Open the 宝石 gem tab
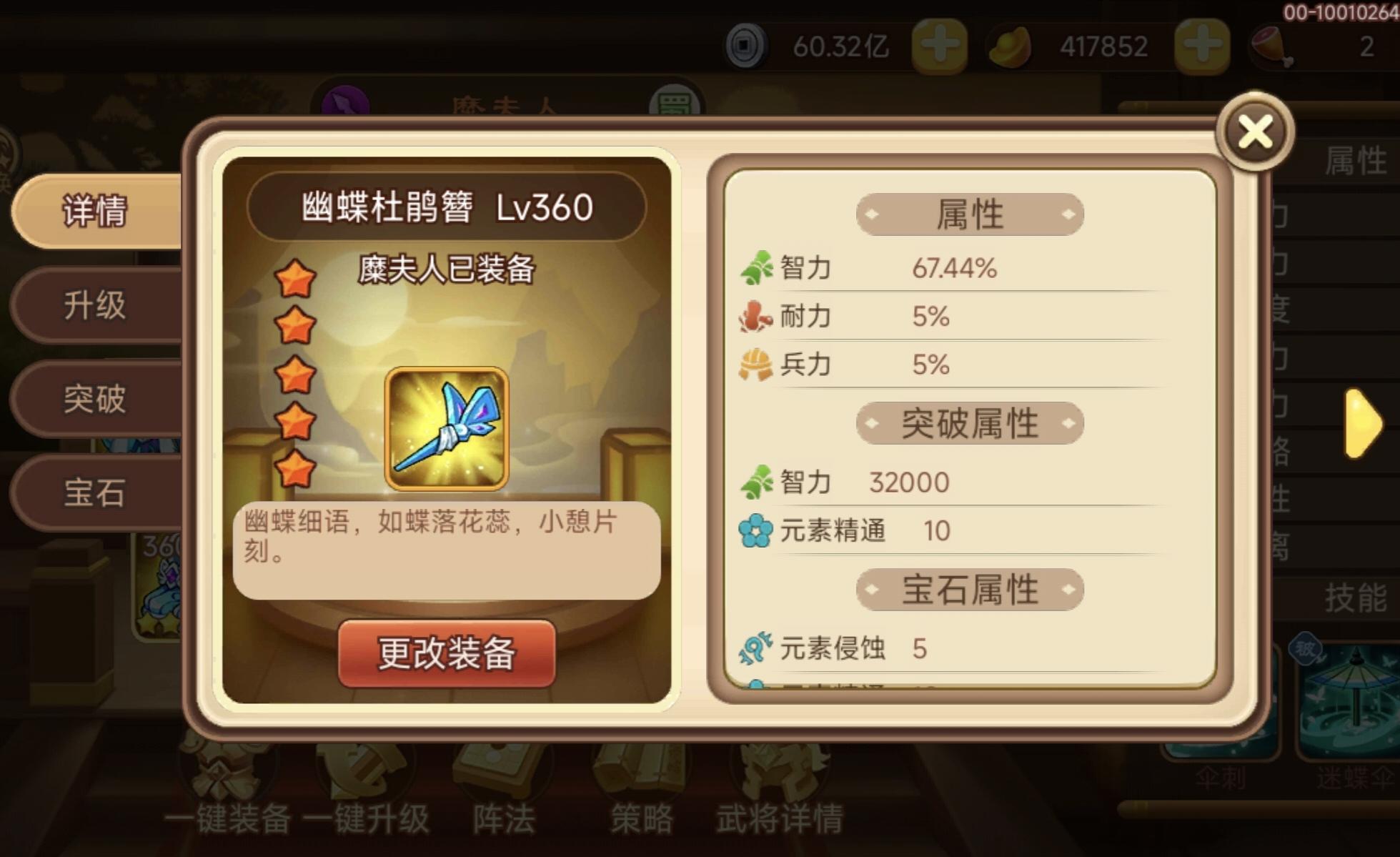This screenshot has width=1400, height=857. [x=95, y=493]
